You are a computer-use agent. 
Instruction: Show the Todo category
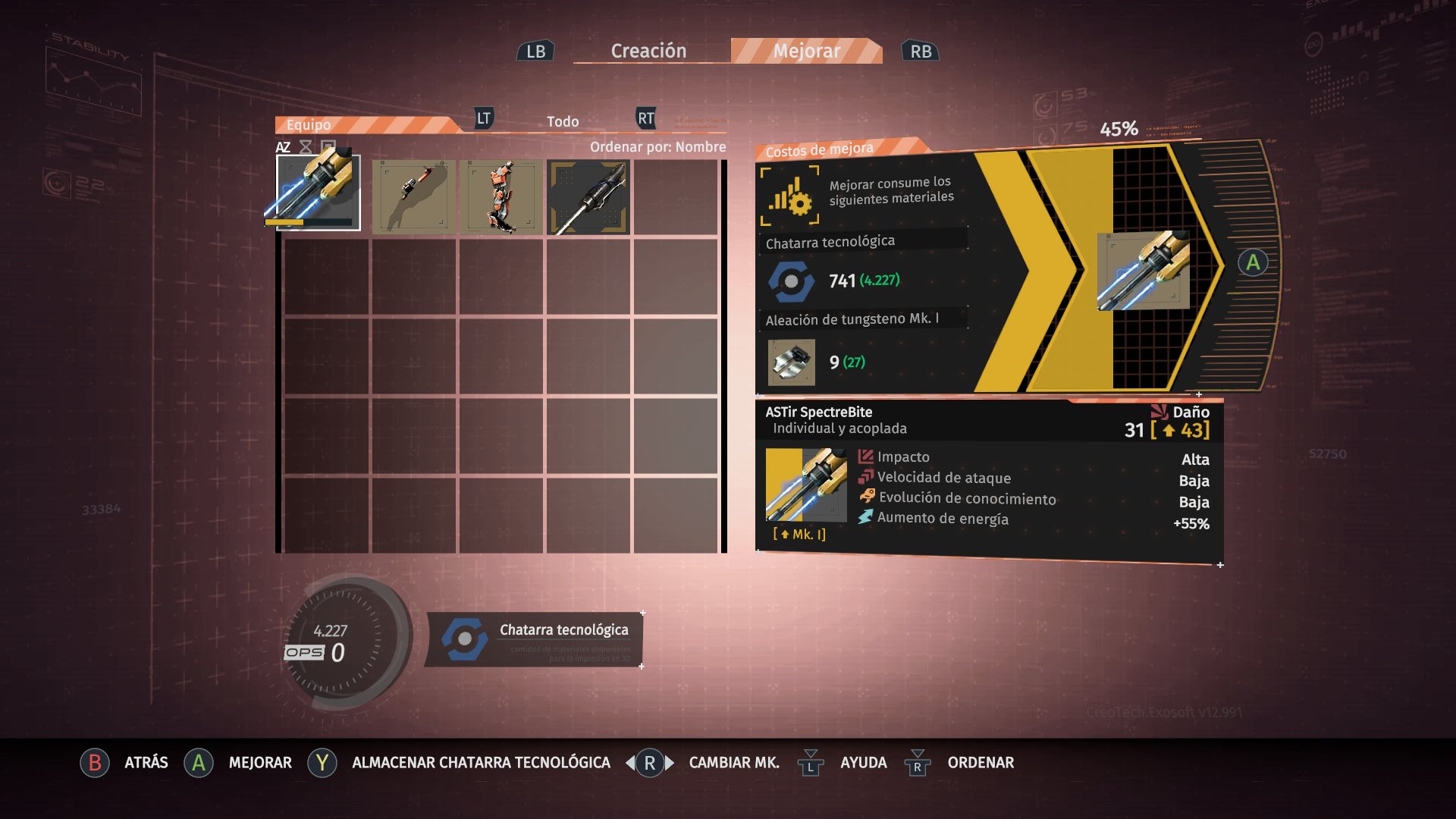click(563, 121)
